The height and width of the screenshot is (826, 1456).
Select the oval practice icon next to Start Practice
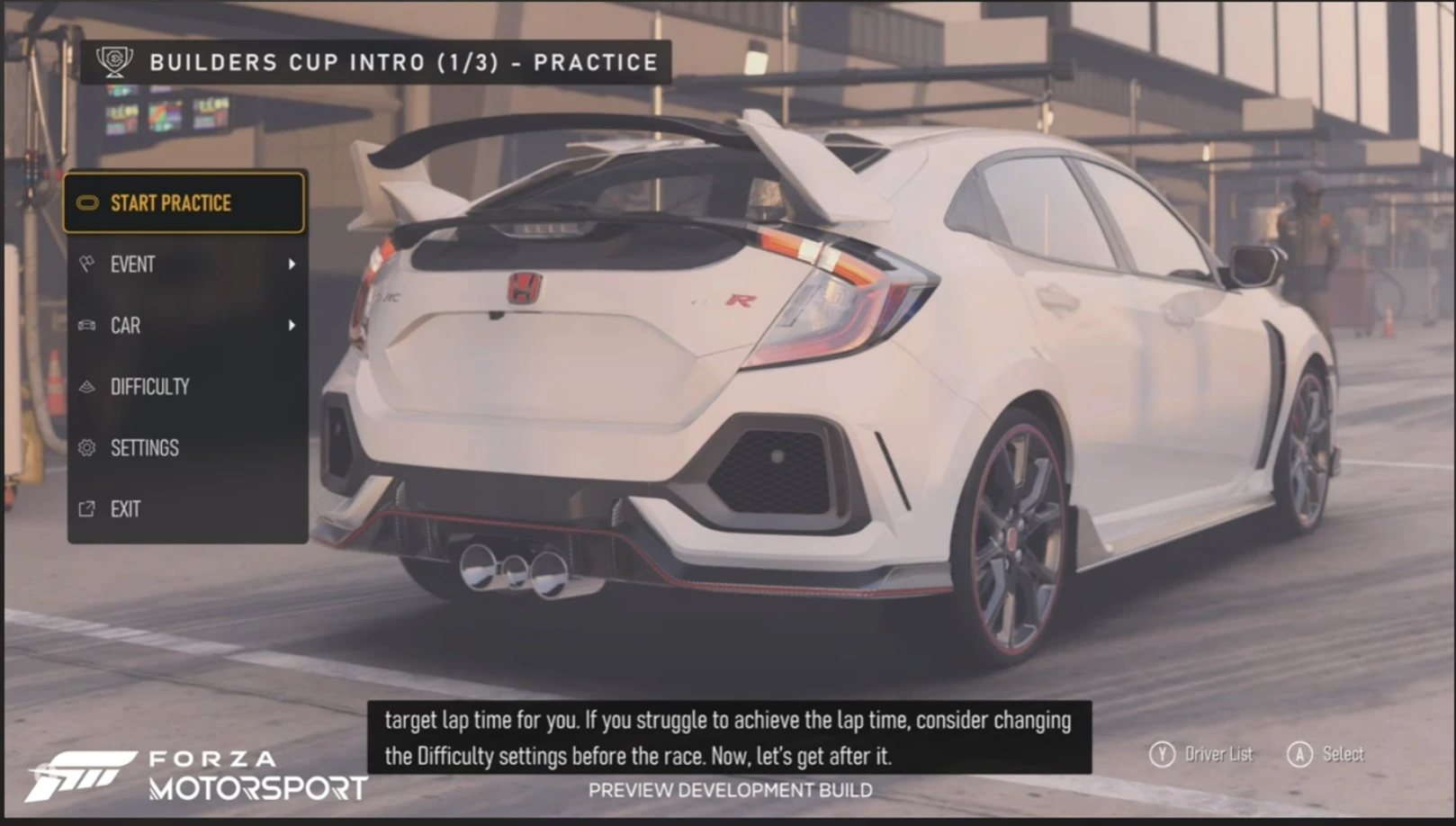pos(86,203)
